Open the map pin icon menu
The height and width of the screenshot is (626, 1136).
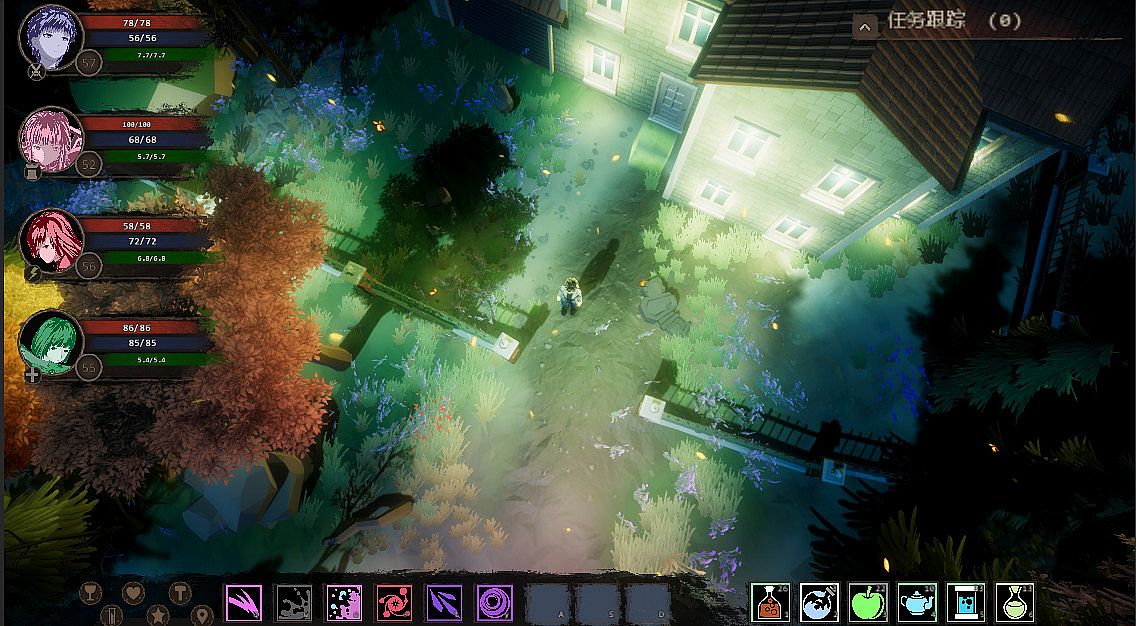[203, 614]
